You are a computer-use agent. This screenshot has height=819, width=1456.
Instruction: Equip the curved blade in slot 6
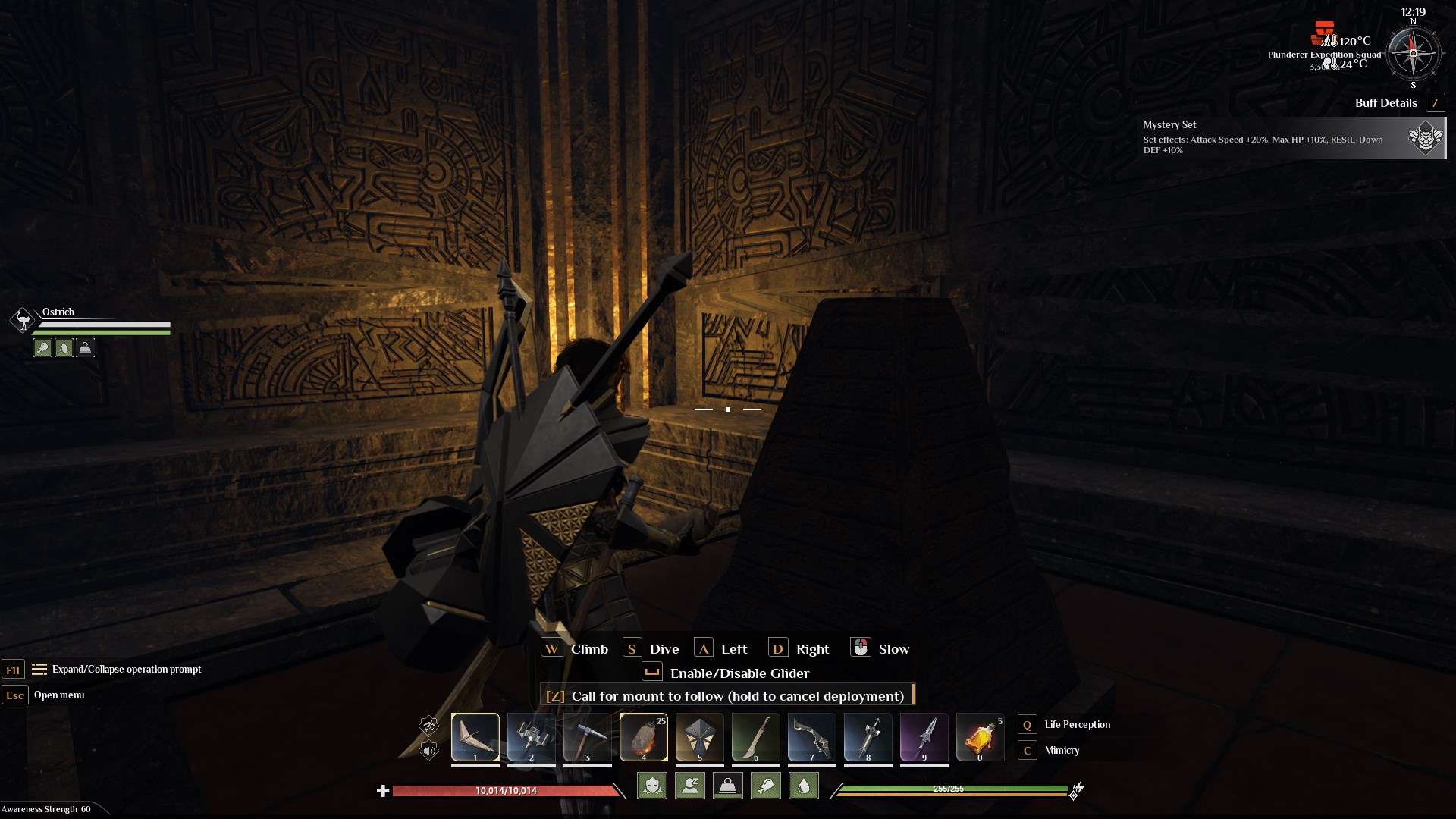tap(756, 736)
